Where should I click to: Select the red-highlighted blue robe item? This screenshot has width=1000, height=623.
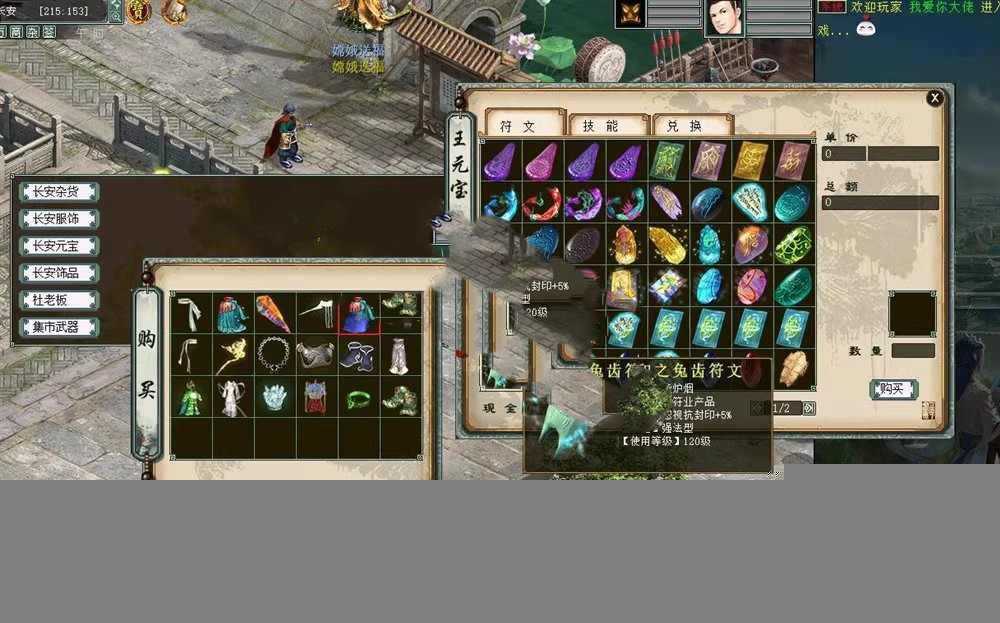[358, 313]
